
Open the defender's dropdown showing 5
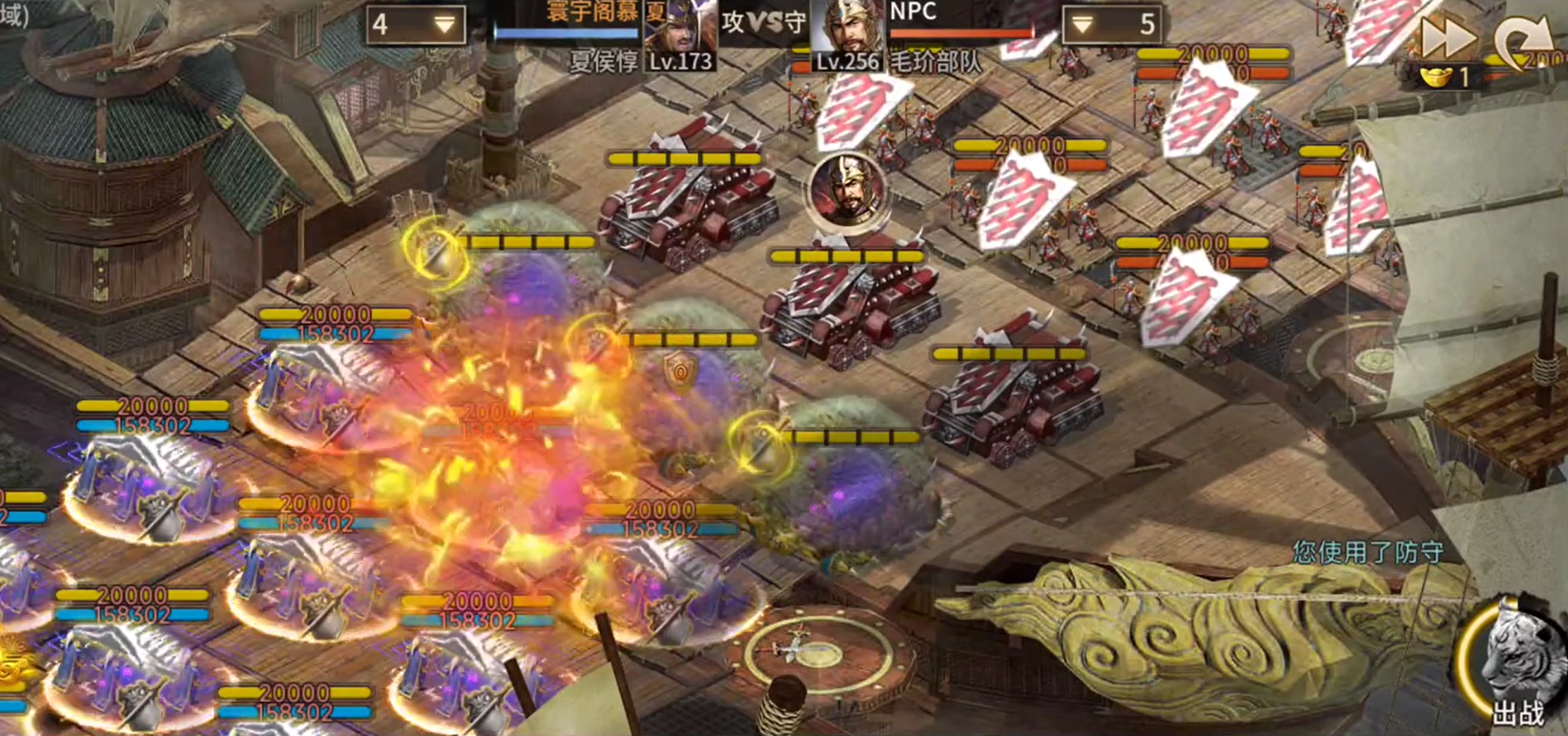pyautogui.click(x=1111, y=25)
